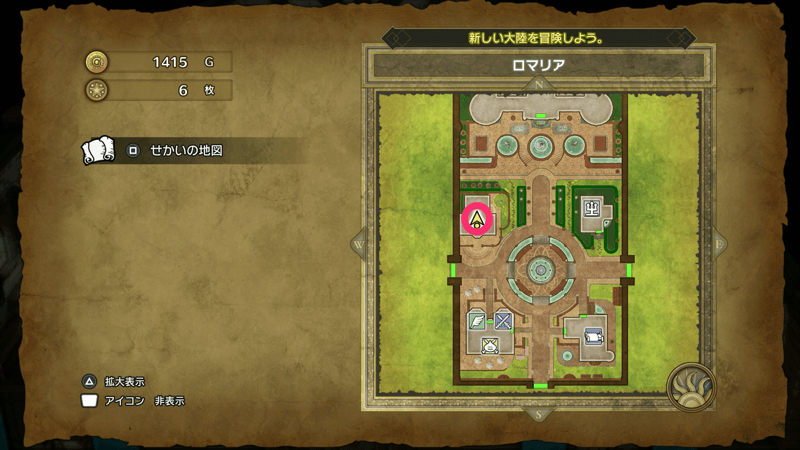Choose the crossed swords weapon shop icon
This screenshot has width=800, height=450.
click(x=503, y=321)
